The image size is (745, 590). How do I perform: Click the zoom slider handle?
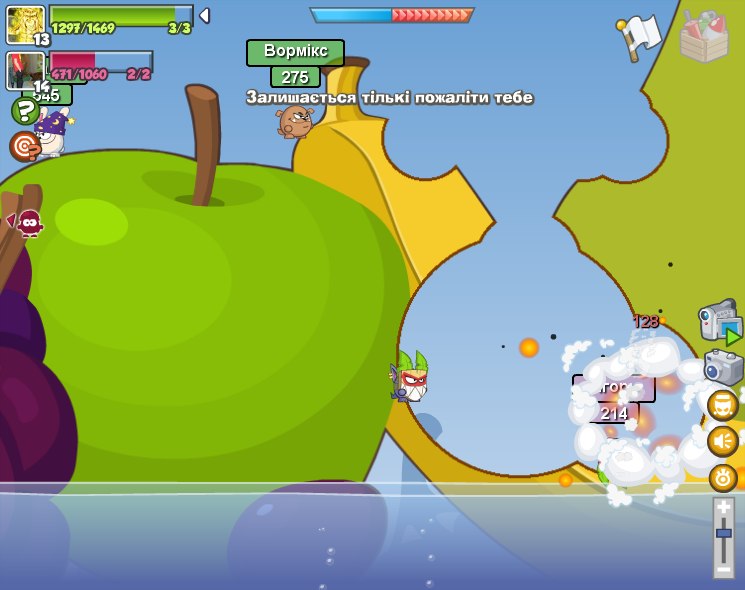(x=723, y=533)
